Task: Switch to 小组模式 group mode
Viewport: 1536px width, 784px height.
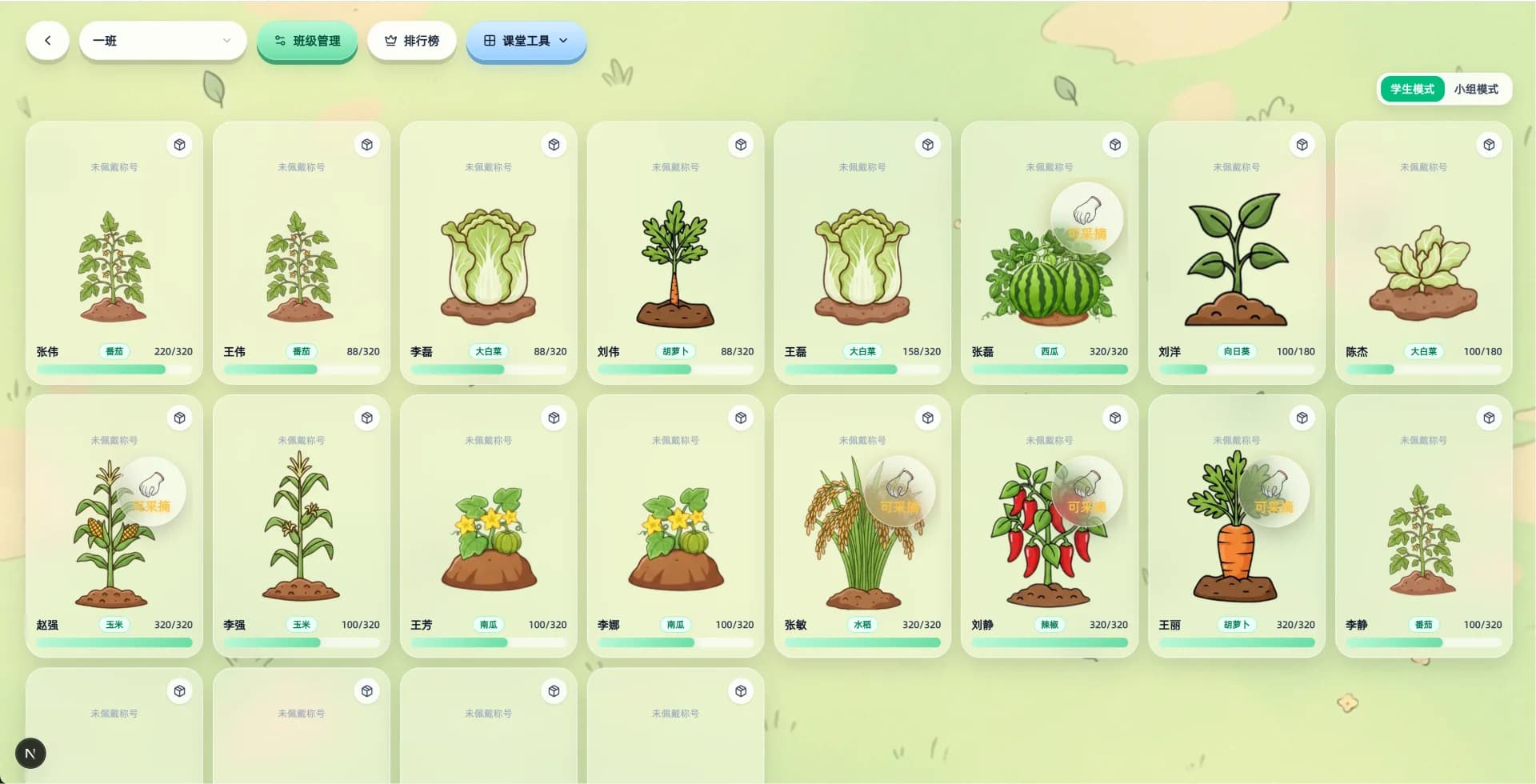Action: 1476,89
